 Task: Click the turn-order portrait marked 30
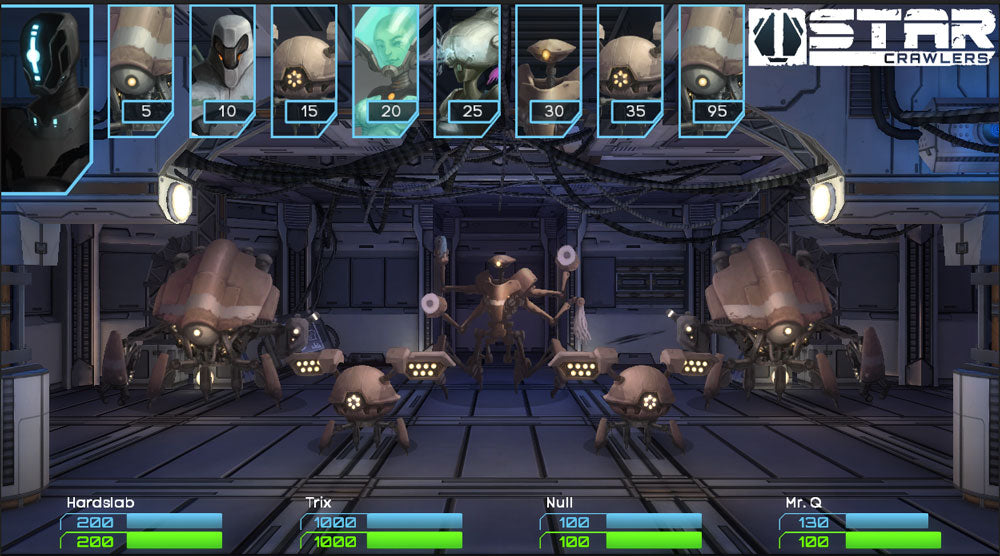pos(549,70)
